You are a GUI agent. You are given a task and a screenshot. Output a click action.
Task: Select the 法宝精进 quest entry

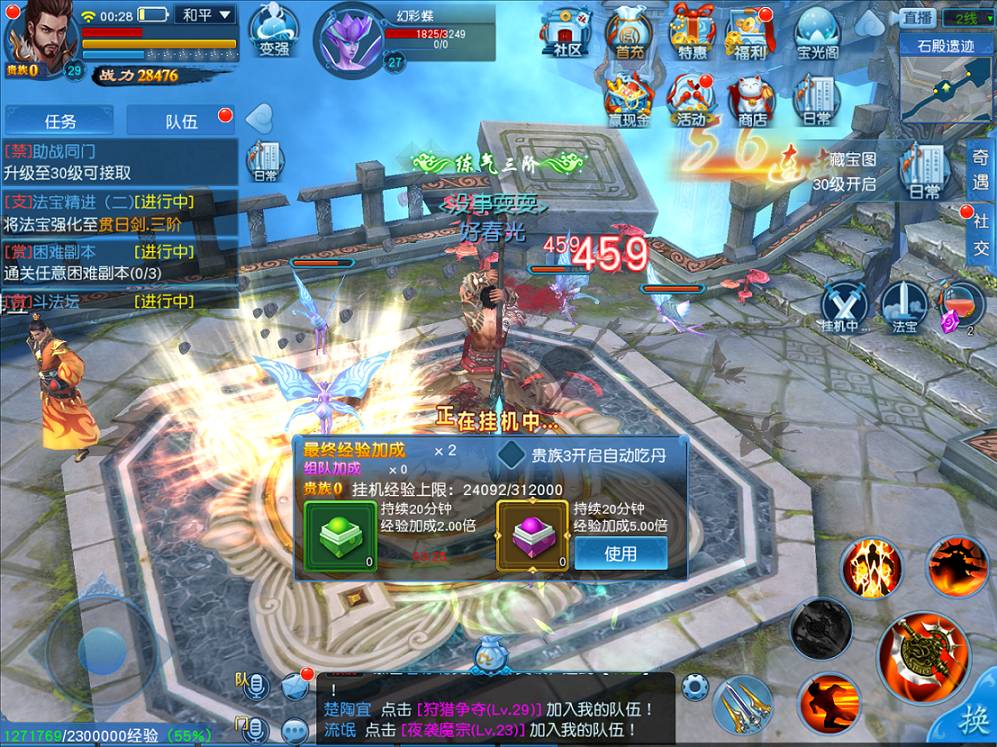pyautogui.click(x=120, y=212)
